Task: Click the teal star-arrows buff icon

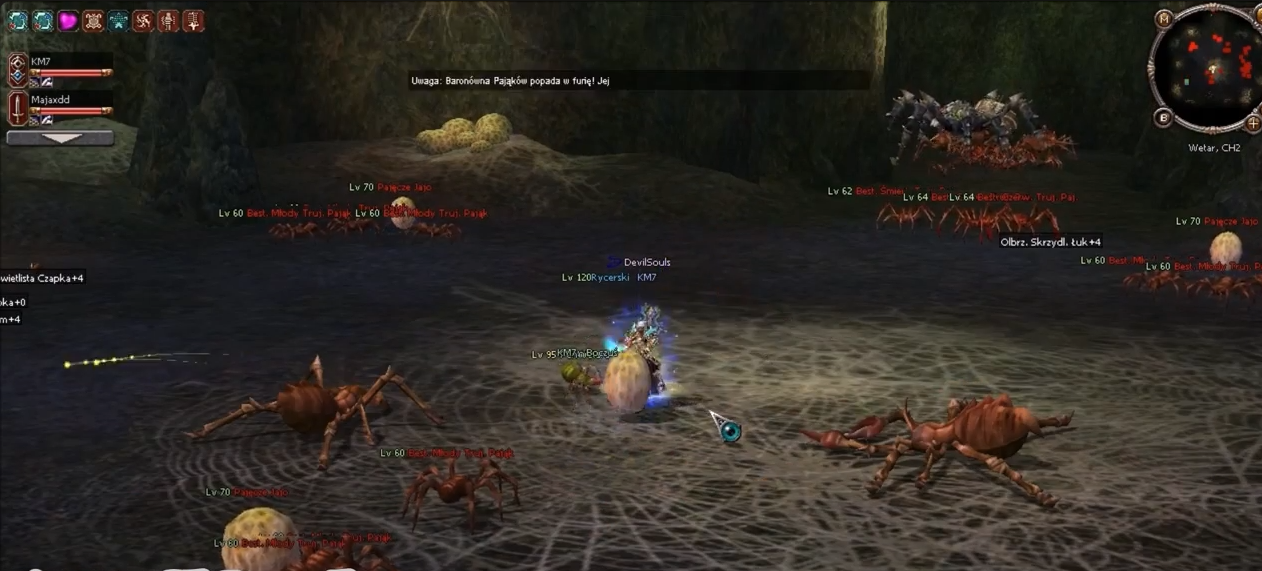Action: [118, 20]
